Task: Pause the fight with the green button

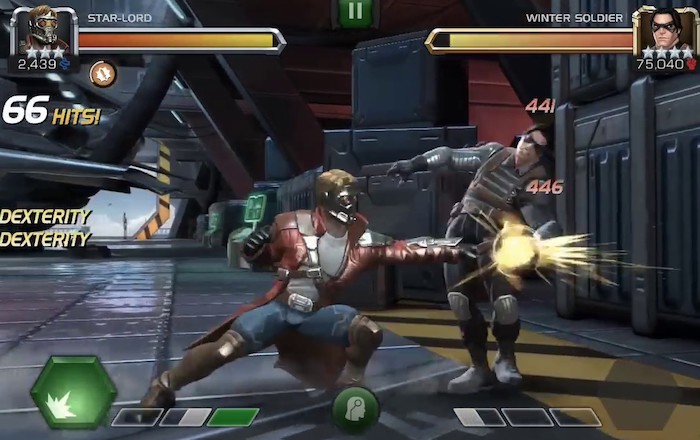Action: 354,13
